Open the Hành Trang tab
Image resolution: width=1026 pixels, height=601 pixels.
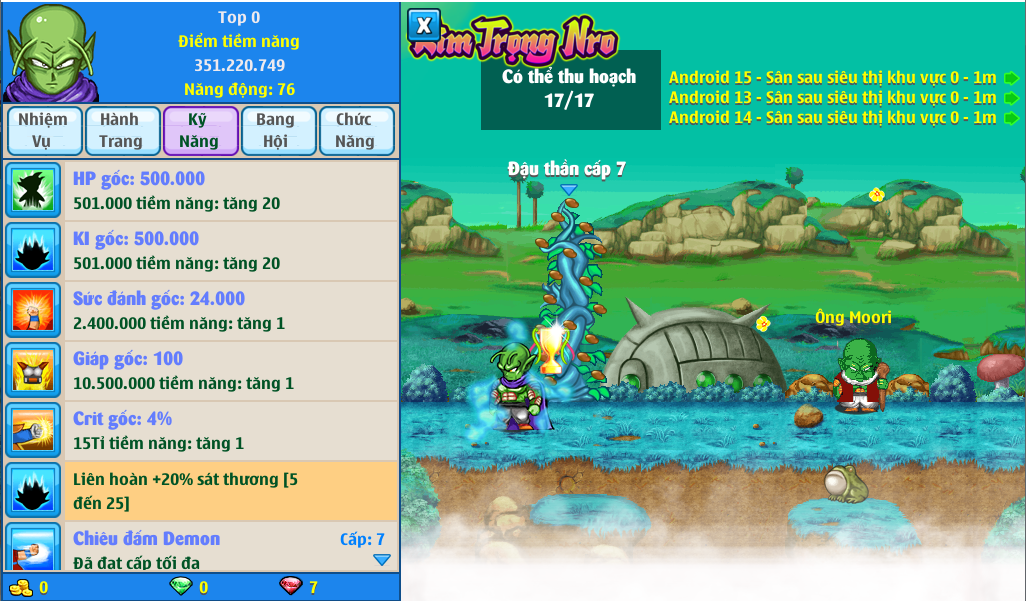(121, 130)
